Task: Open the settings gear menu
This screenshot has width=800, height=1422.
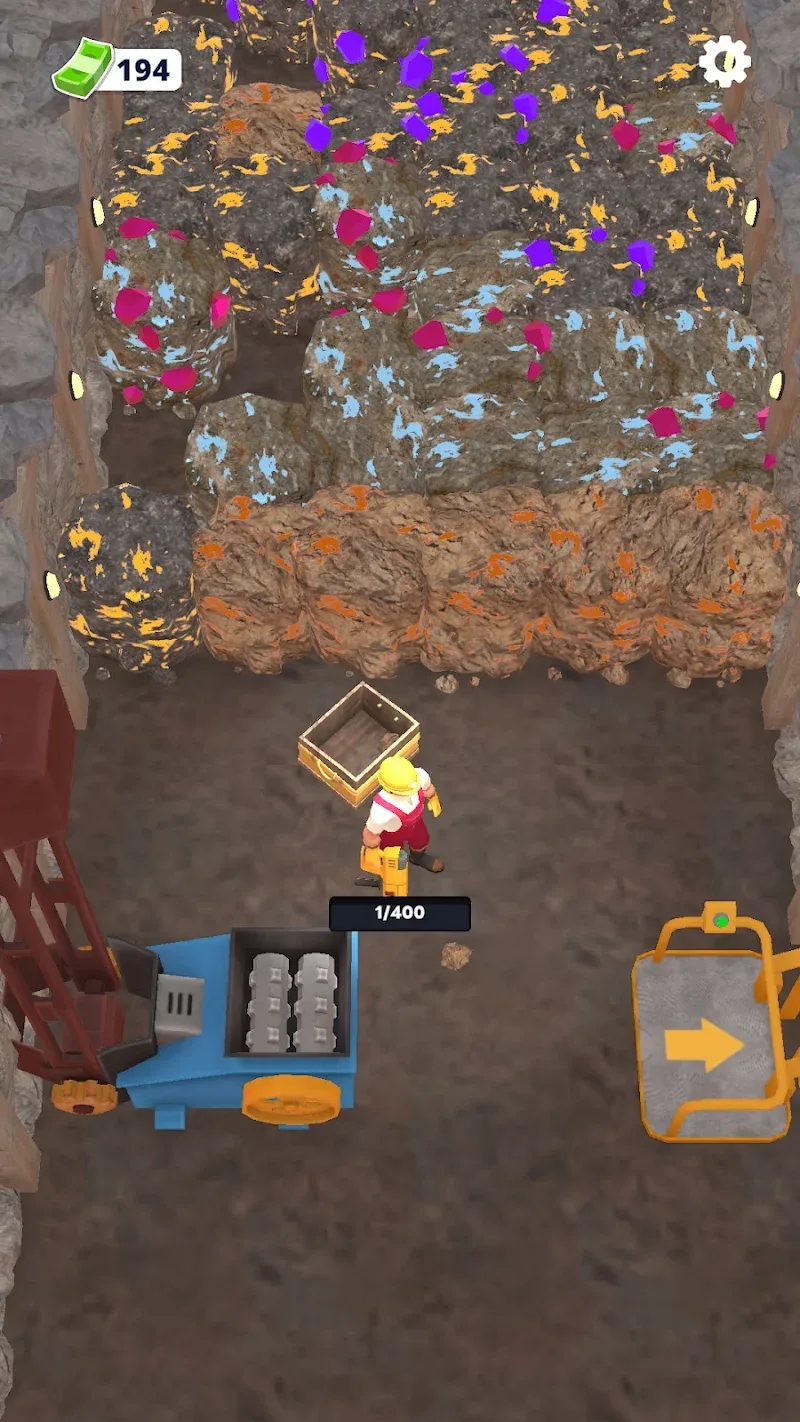Action: 724,63
